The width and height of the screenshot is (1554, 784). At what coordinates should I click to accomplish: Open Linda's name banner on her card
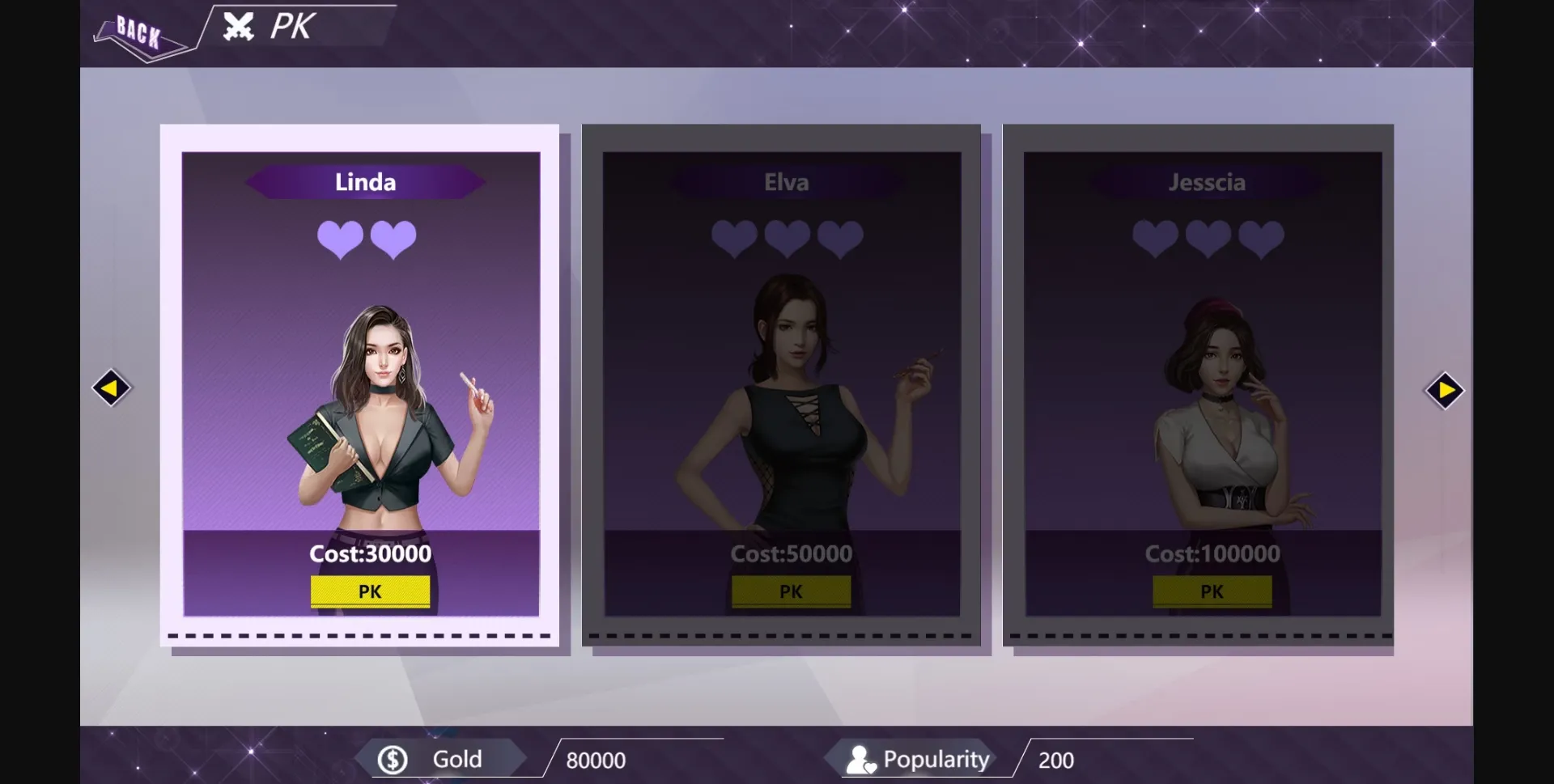pos(366,181)
